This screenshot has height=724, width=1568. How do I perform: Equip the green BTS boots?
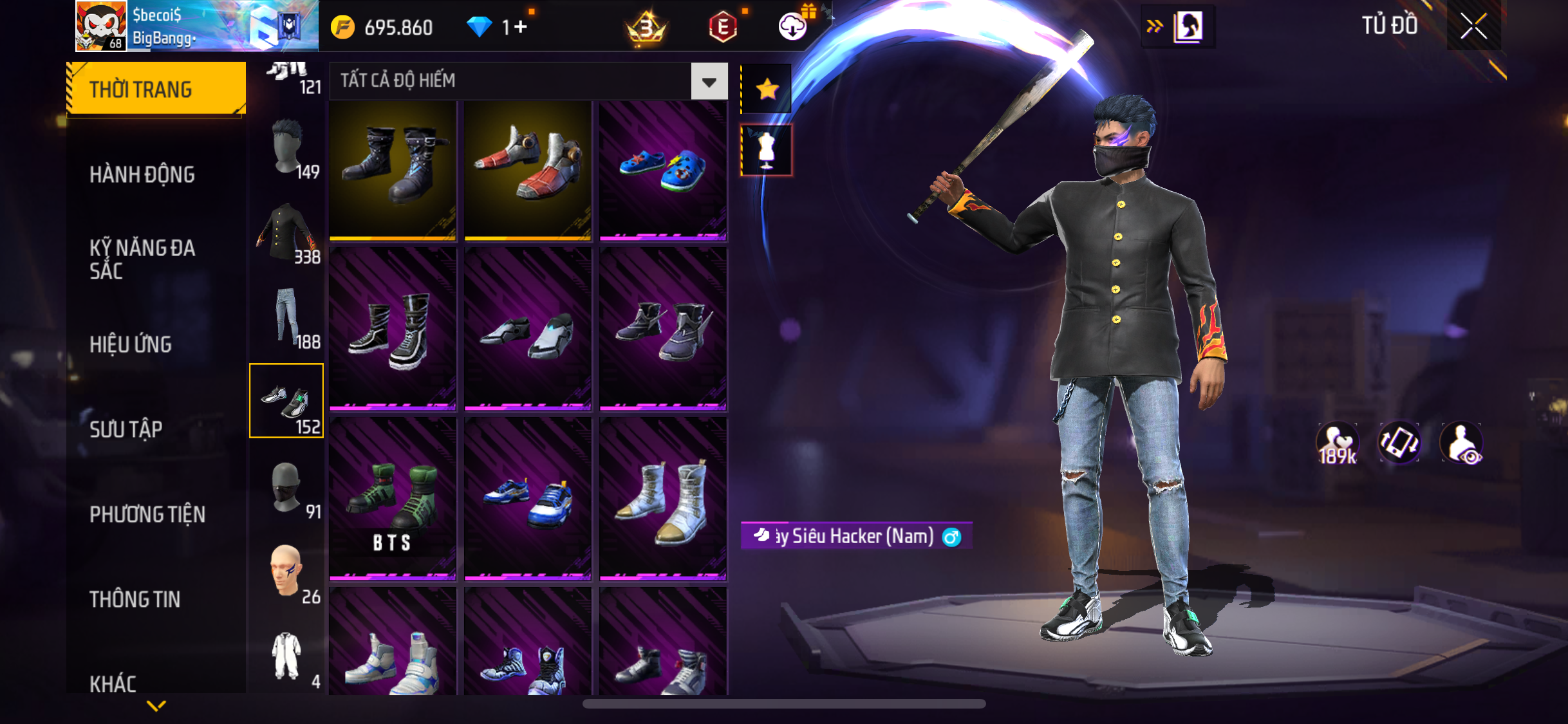(393, 499)
